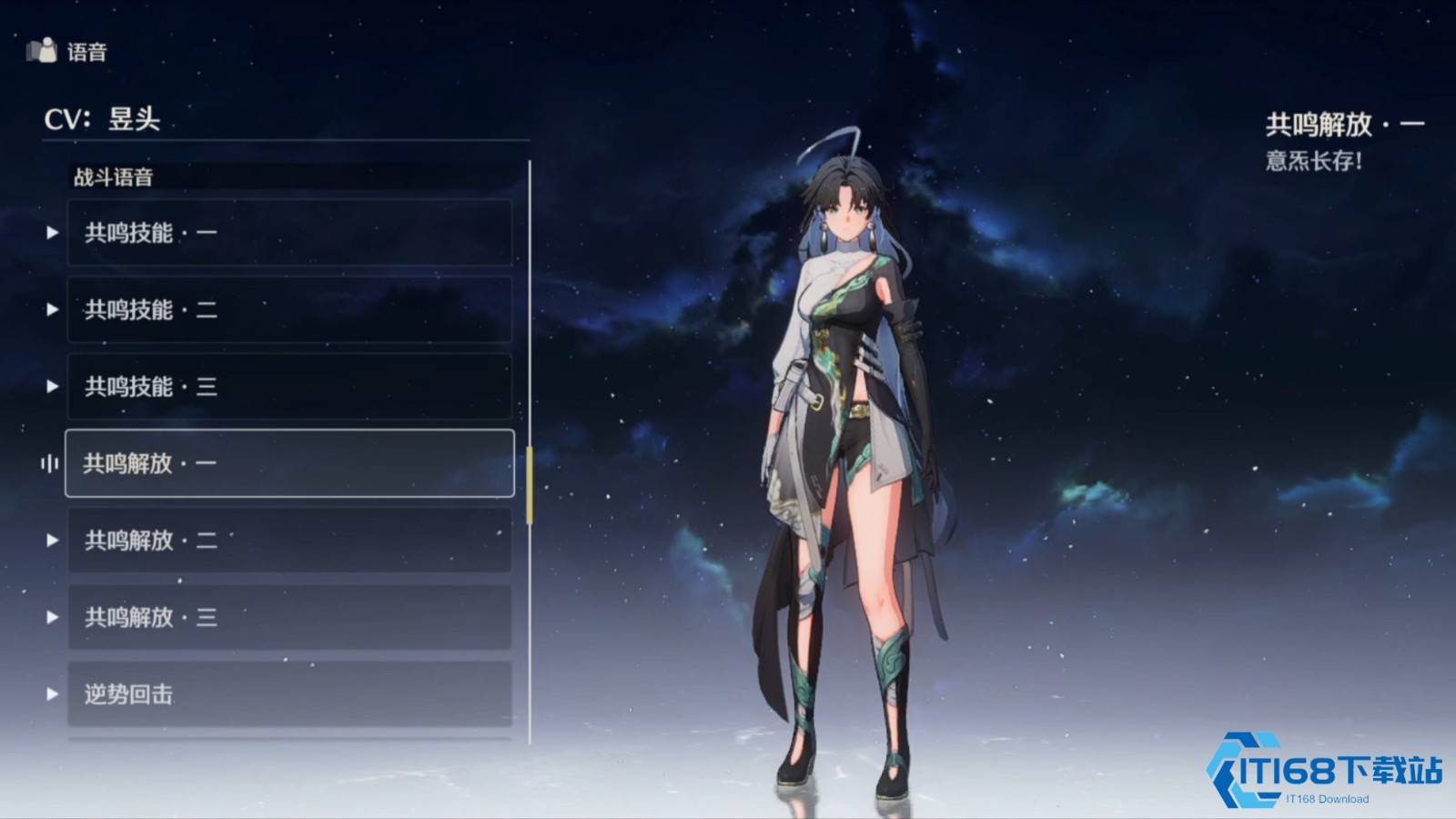The image size is (1456, 819).
Task: Open the 语音 voice section icon
Action: (x=42, y=51)
